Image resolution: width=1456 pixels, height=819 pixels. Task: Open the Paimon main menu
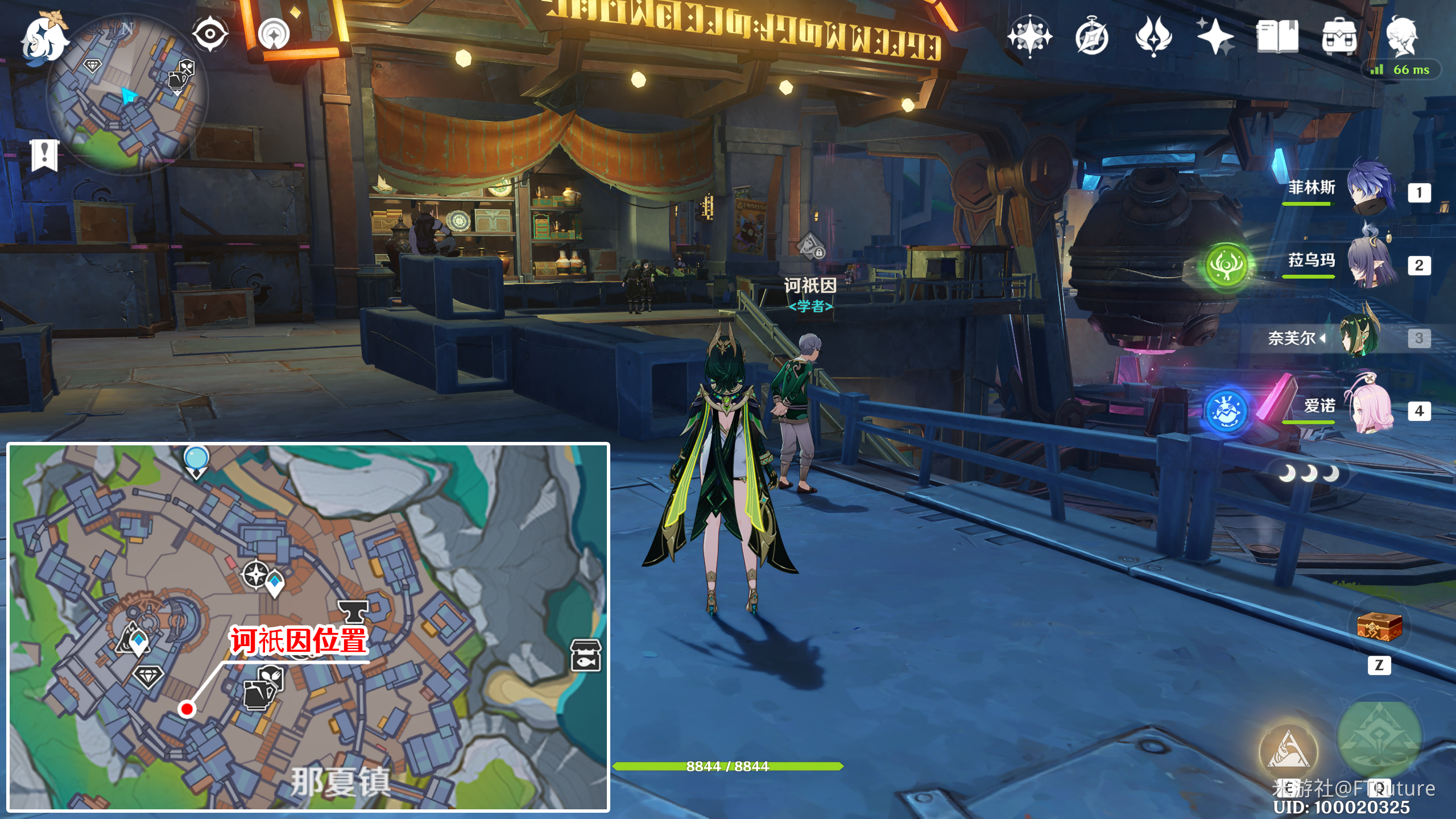pos(44,39)
